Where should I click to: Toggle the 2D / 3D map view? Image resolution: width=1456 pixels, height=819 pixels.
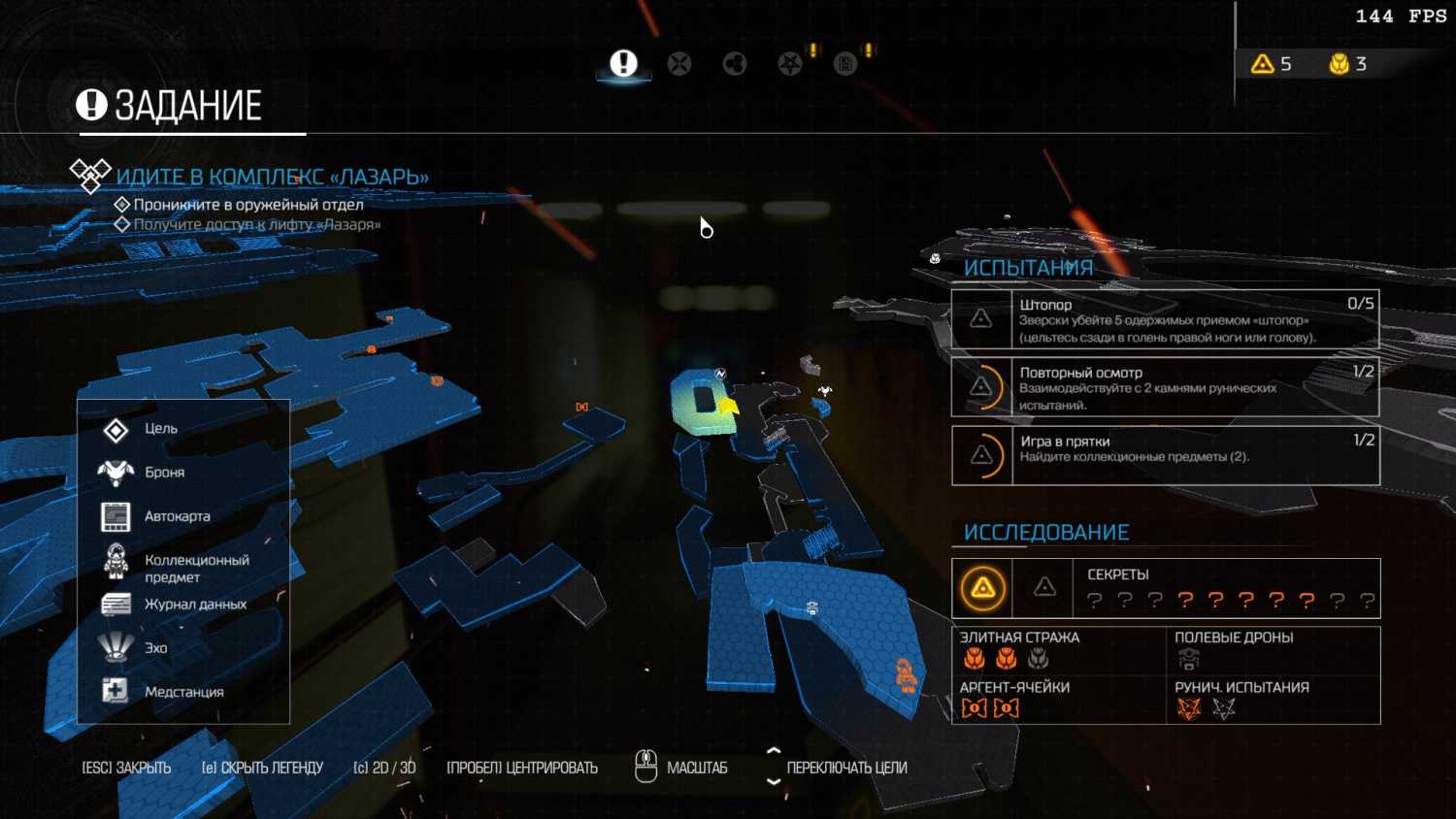(384, 768)
